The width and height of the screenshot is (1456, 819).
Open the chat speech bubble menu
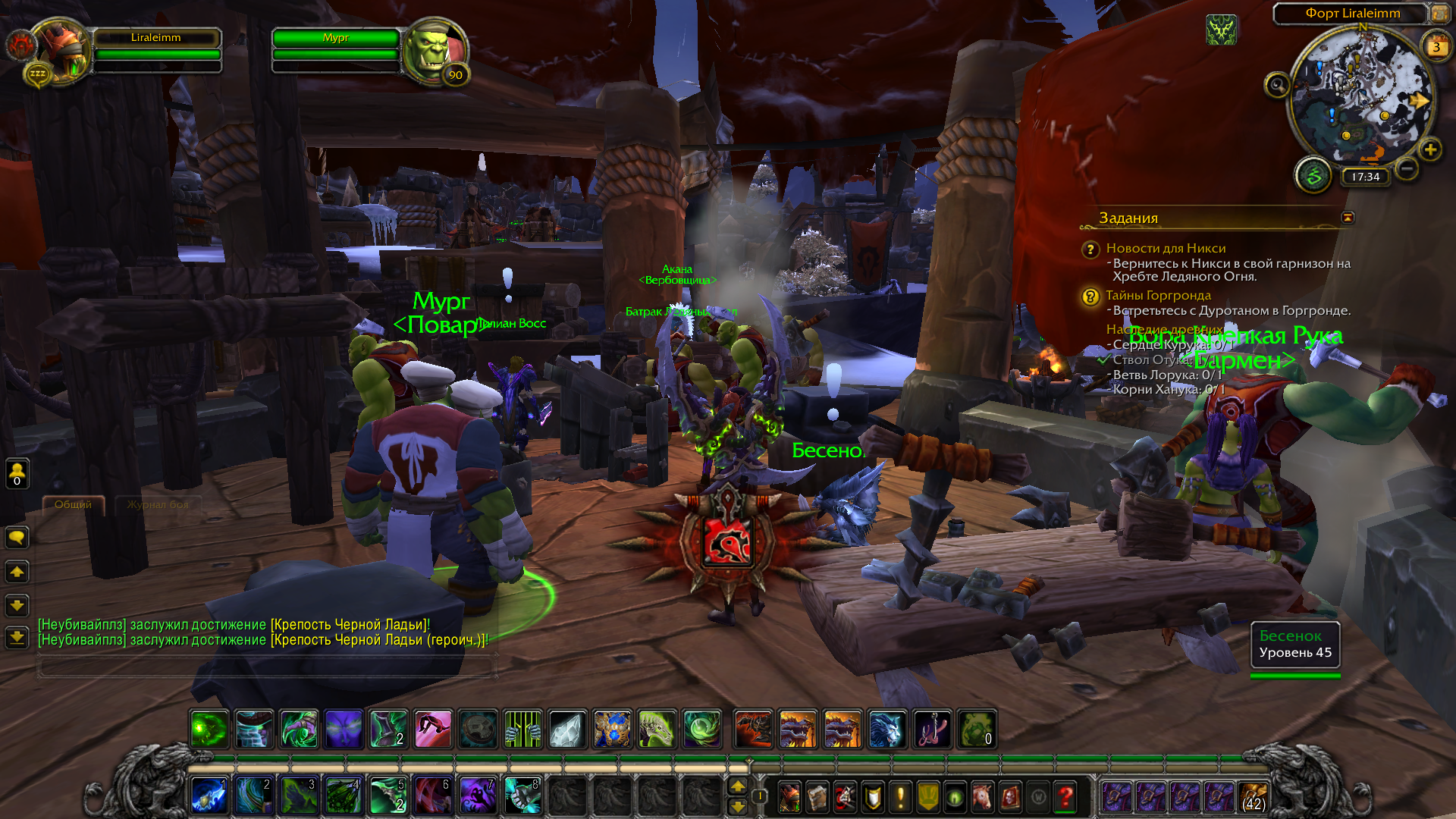point(17,538)
